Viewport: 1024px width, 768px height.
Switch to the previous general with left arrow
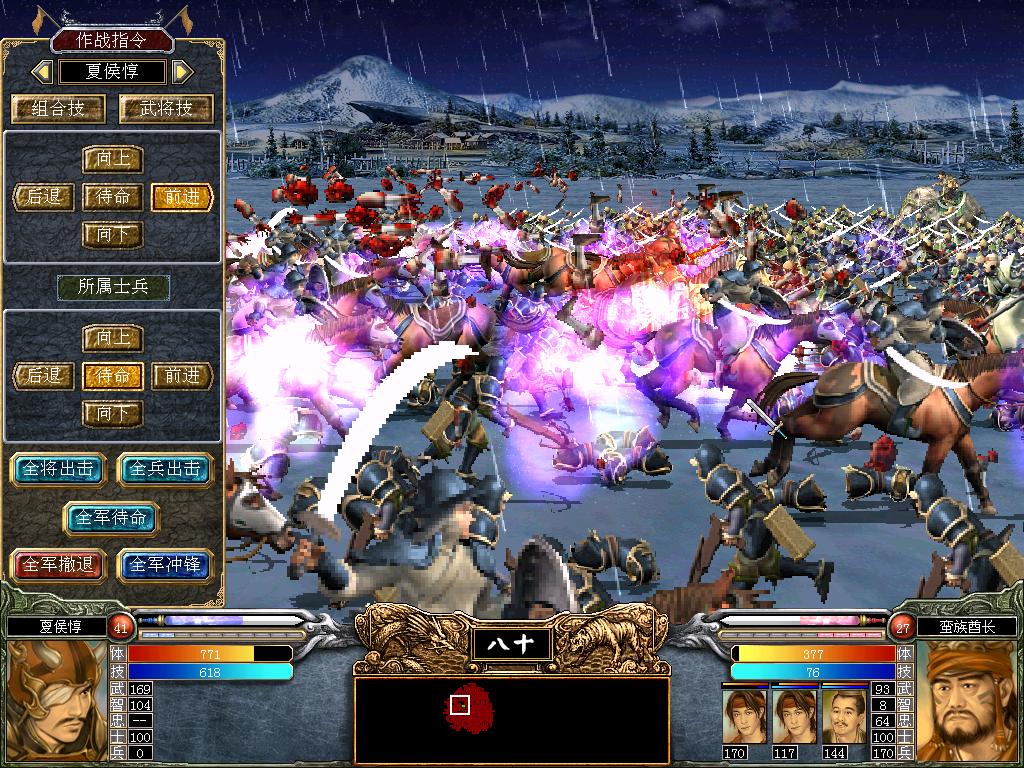tap(42, 71)
